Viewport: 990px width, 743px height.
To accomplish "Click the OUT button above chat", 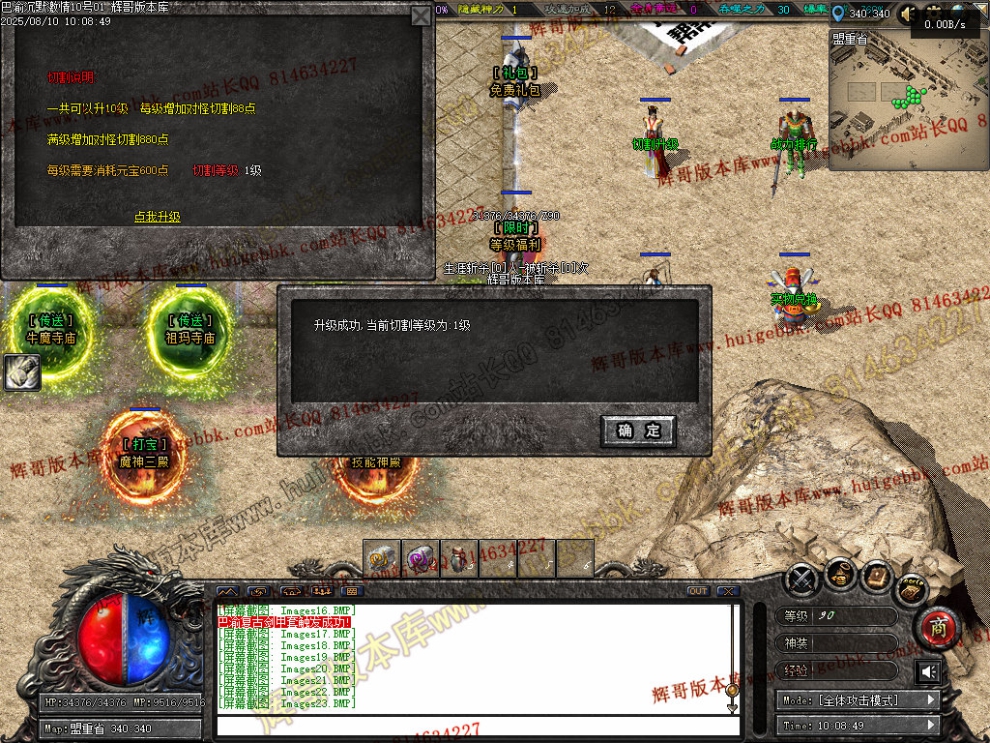I will [697, 591].
